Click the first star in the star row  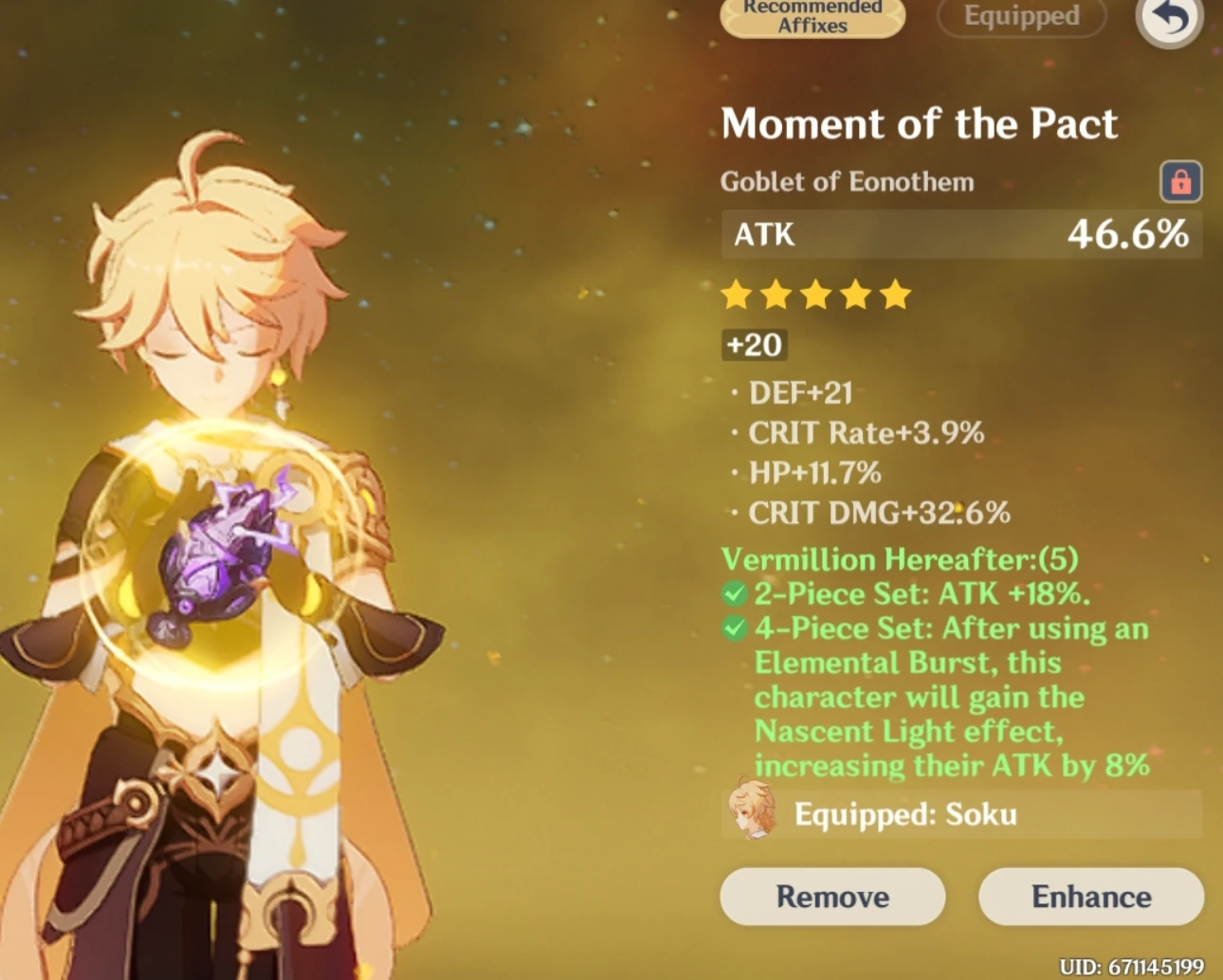pyautogui.click(x=737, y=295)
